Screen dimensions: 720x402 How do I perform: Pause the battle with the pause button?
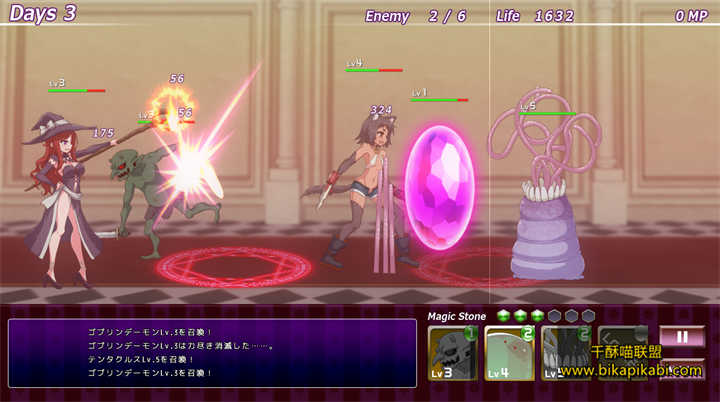point(682,337)
